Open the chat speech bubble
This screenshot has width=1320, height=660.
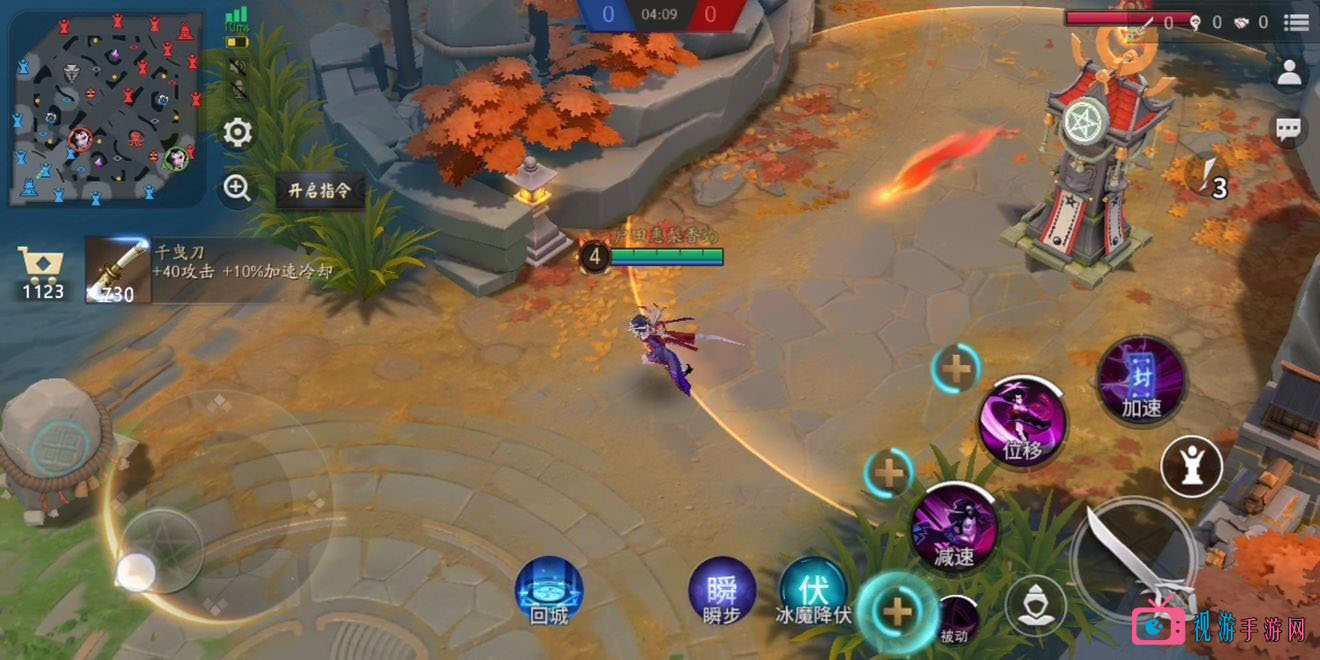point(1290,128)
